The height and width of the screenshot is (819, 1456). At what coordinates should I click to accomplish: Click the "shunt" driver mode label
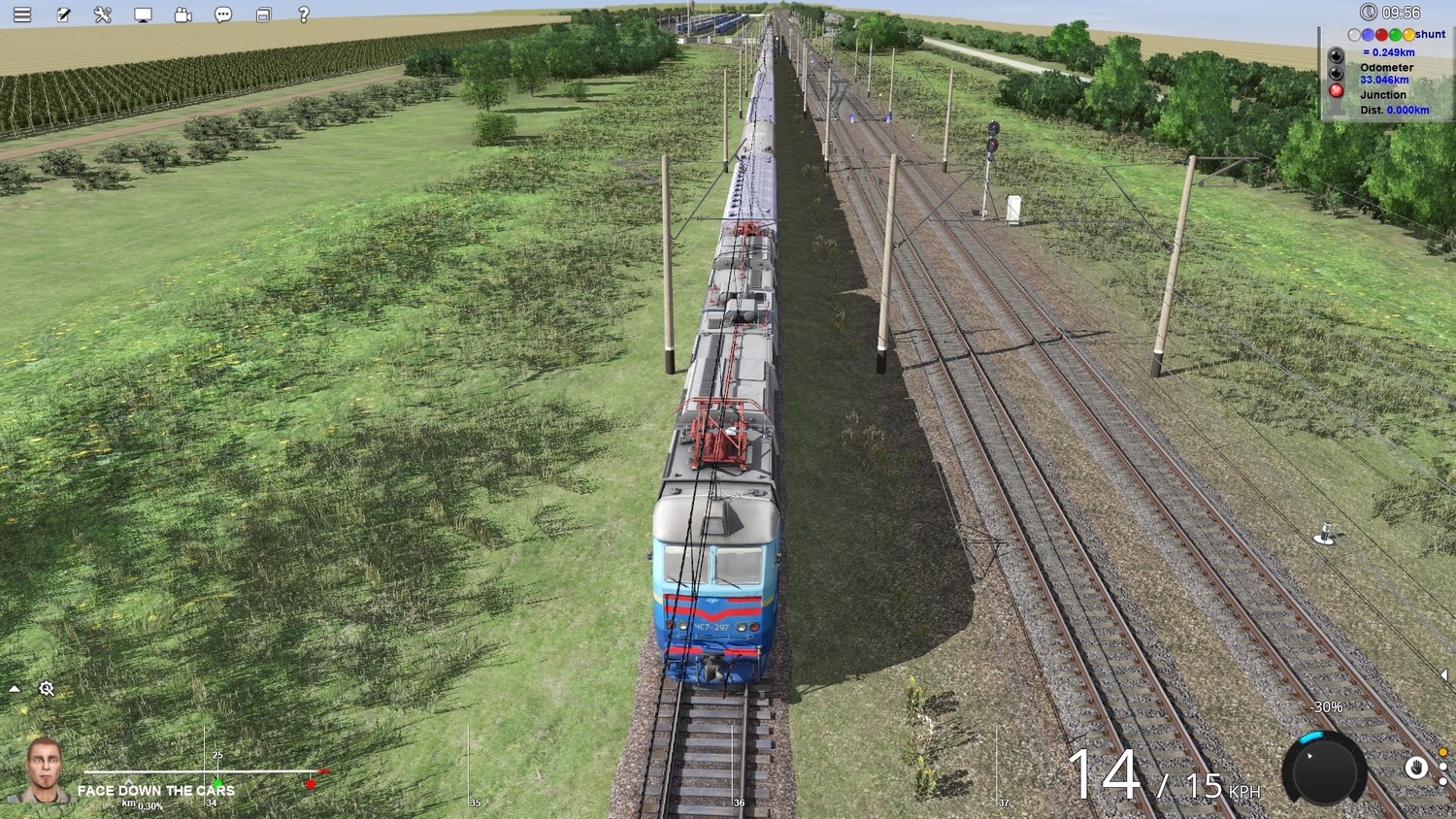pyautogui.click(x=1430, y=35)
